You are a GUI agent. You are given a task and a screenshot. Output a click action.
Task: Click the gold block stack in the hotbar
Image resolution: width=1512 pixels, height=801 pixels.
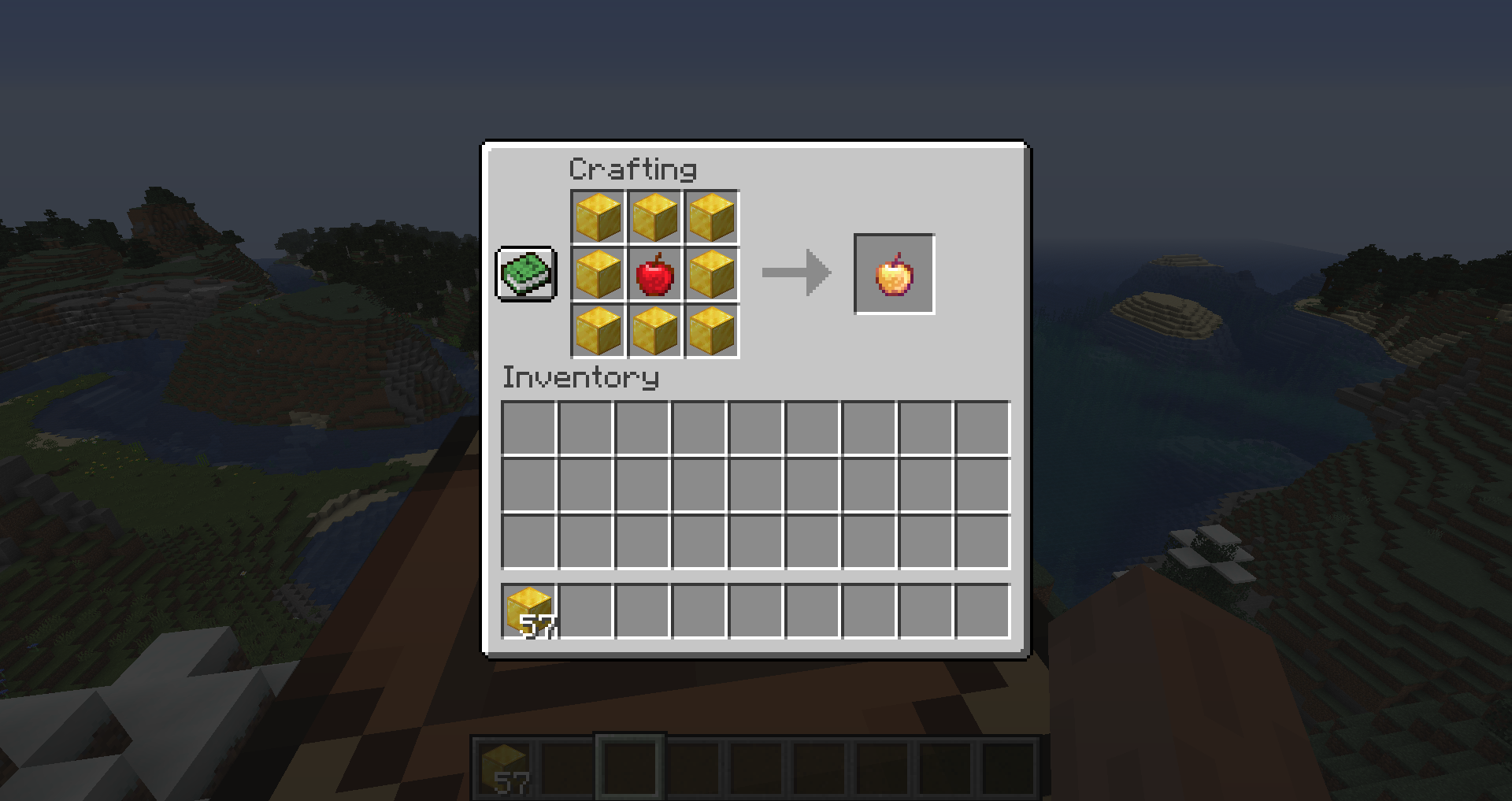tap(505, 766)
